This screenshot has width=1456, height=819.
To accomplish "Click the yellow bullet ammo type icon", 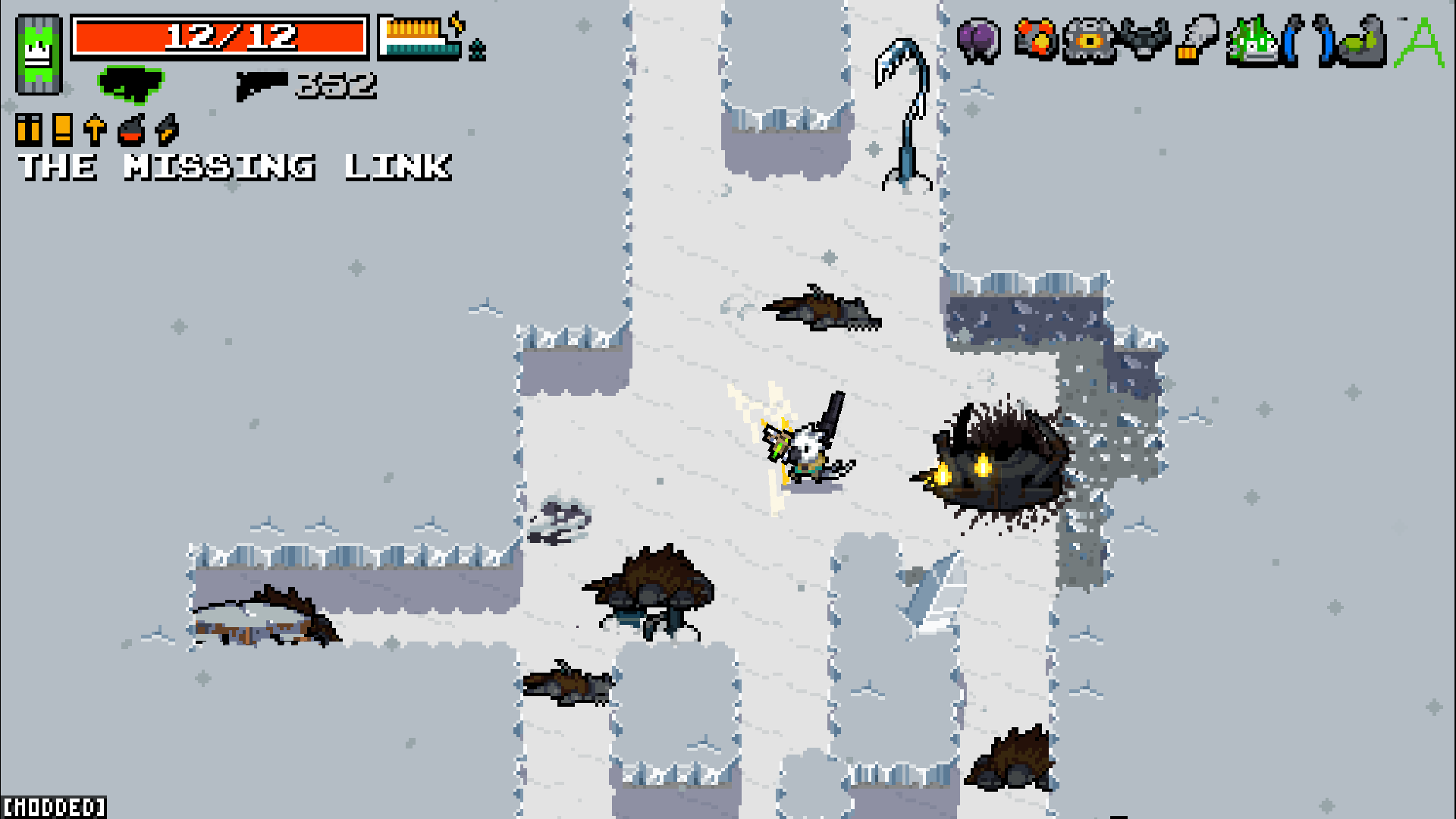I will pyautogui.click(x=28, y=130).
